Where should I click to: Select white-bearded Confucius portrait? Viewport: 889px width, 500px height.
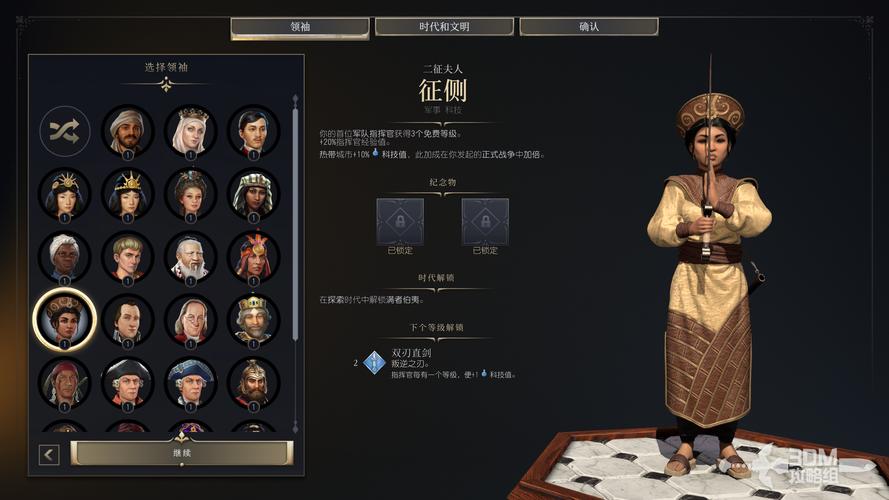190,257
